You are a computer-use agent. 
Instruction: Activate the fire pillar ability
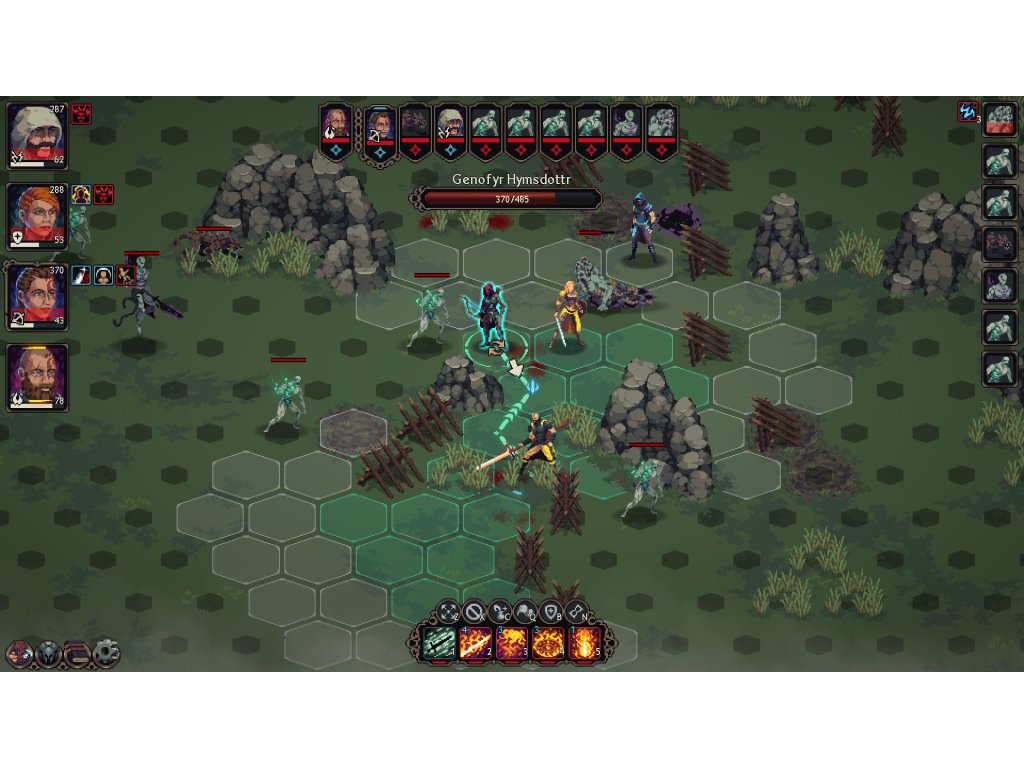(582, 642)
